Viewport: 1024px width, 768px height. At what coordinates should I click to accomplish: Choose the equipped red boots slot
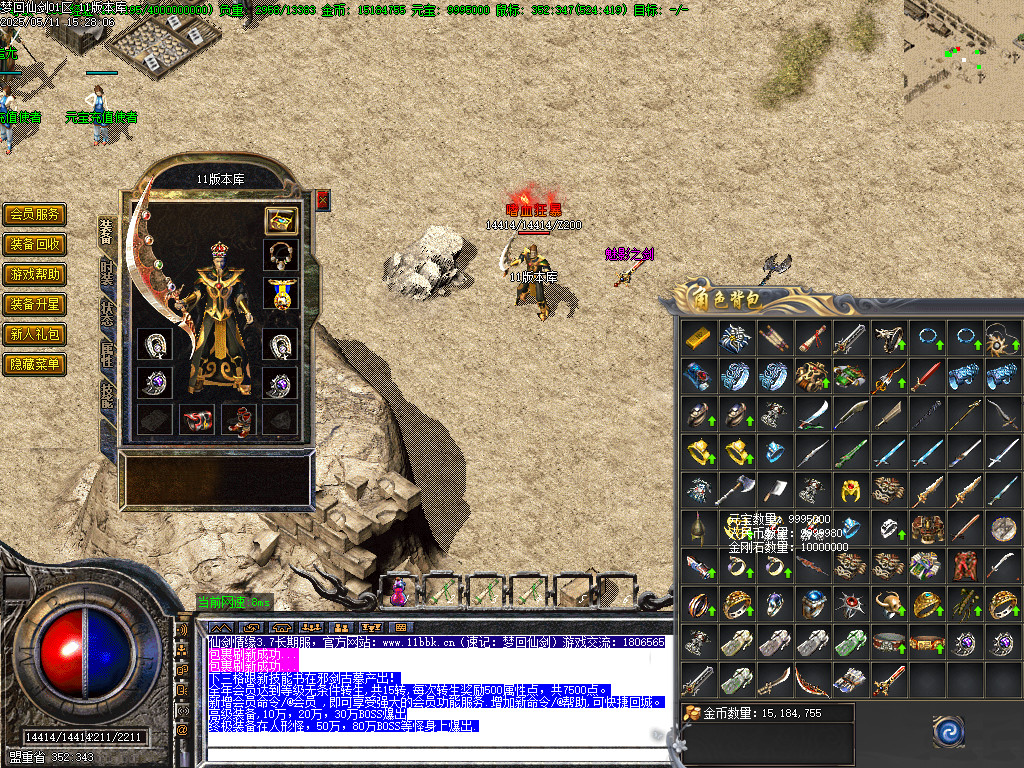(x=238, y=420)
